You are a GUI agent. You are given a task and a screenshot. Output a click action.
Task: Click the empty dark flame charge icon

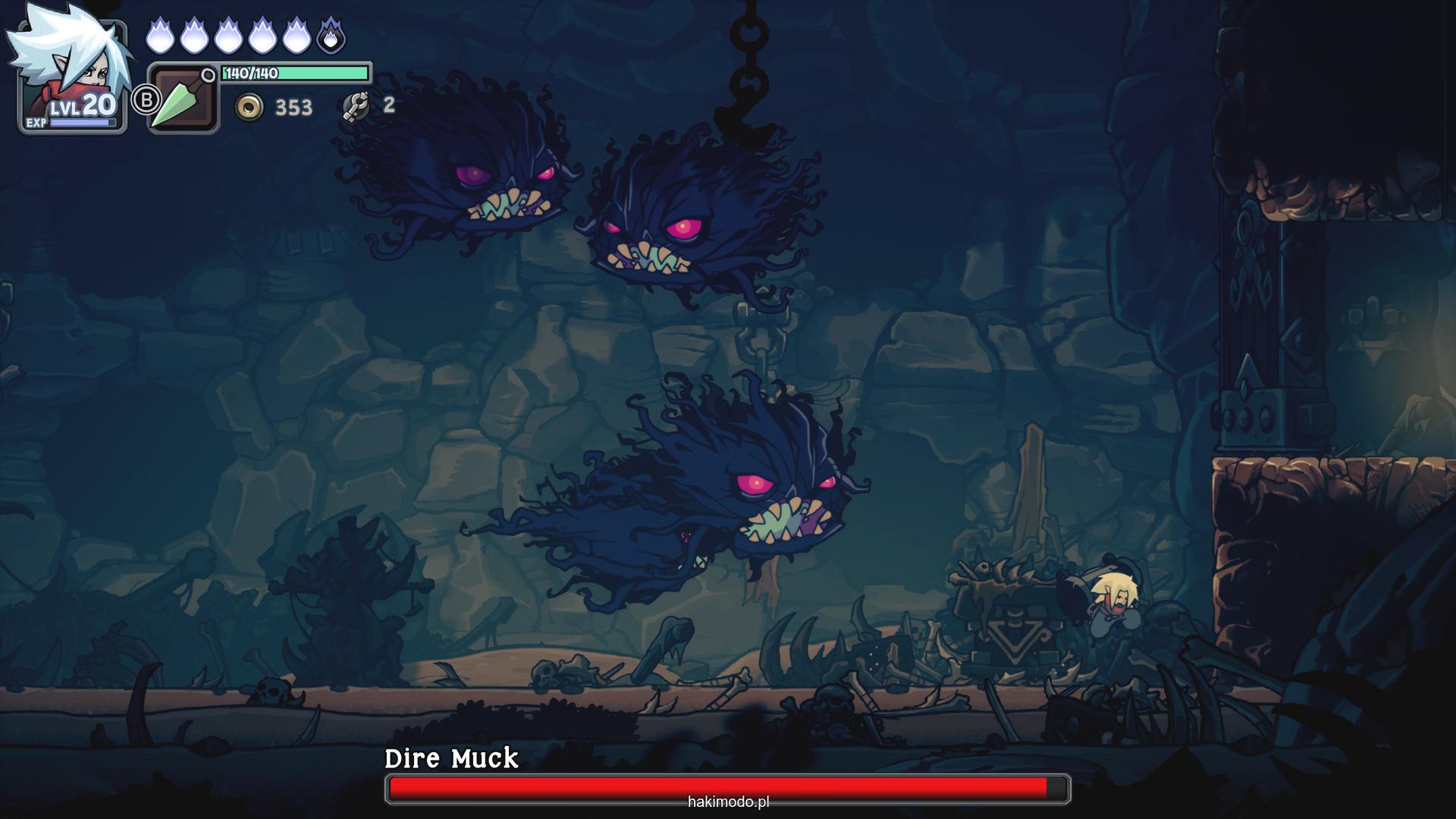pos(331,36)
